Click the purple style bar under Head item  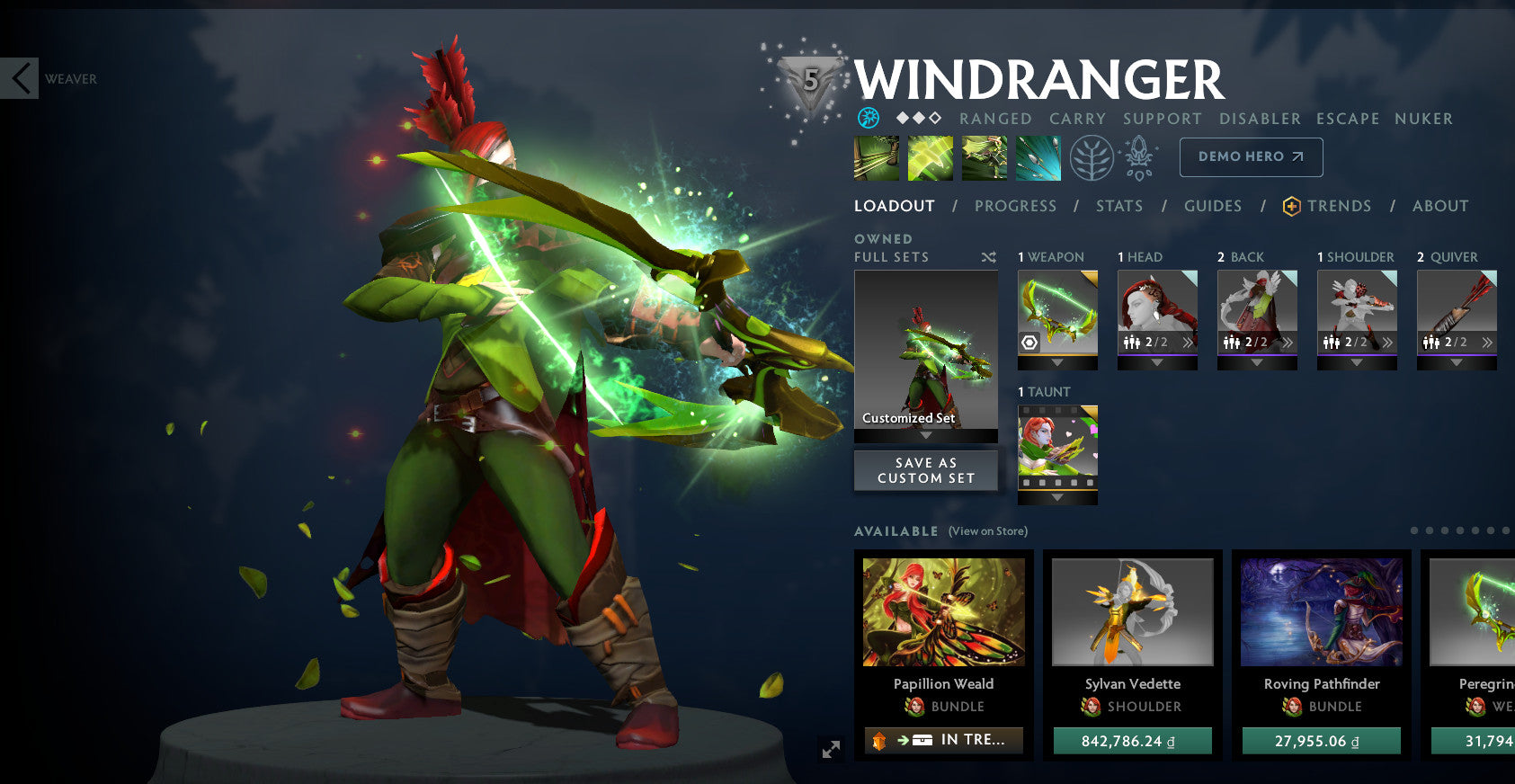[x=1157, y=356]
